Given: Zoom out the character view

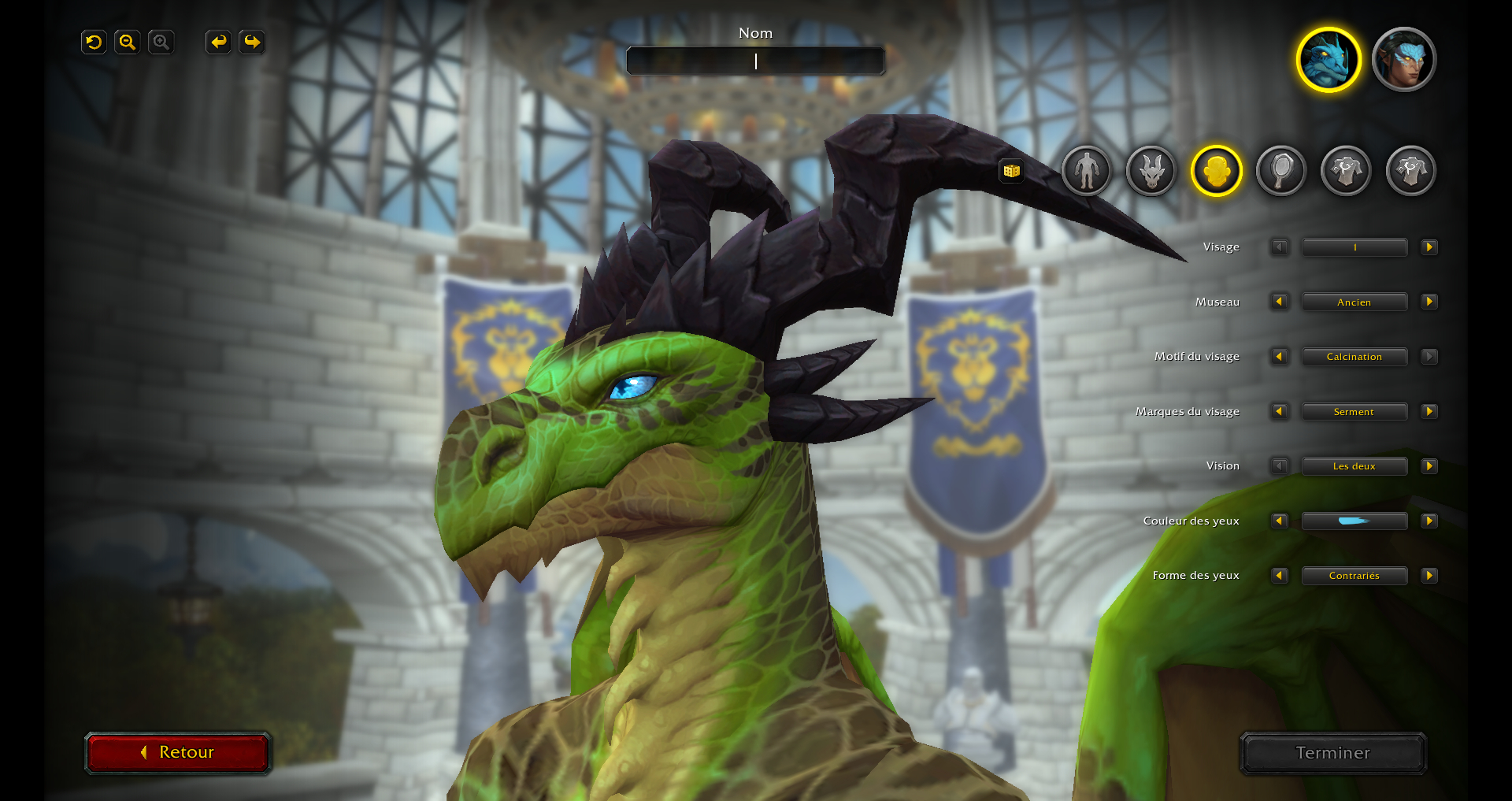Looking at the screenshot, I should (x=127, y=42).
